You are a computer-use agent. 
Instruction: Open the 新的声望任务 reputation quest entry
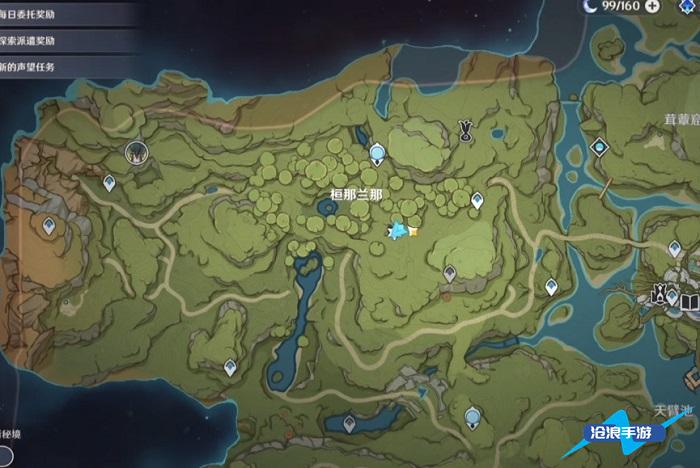click(40, 67)
